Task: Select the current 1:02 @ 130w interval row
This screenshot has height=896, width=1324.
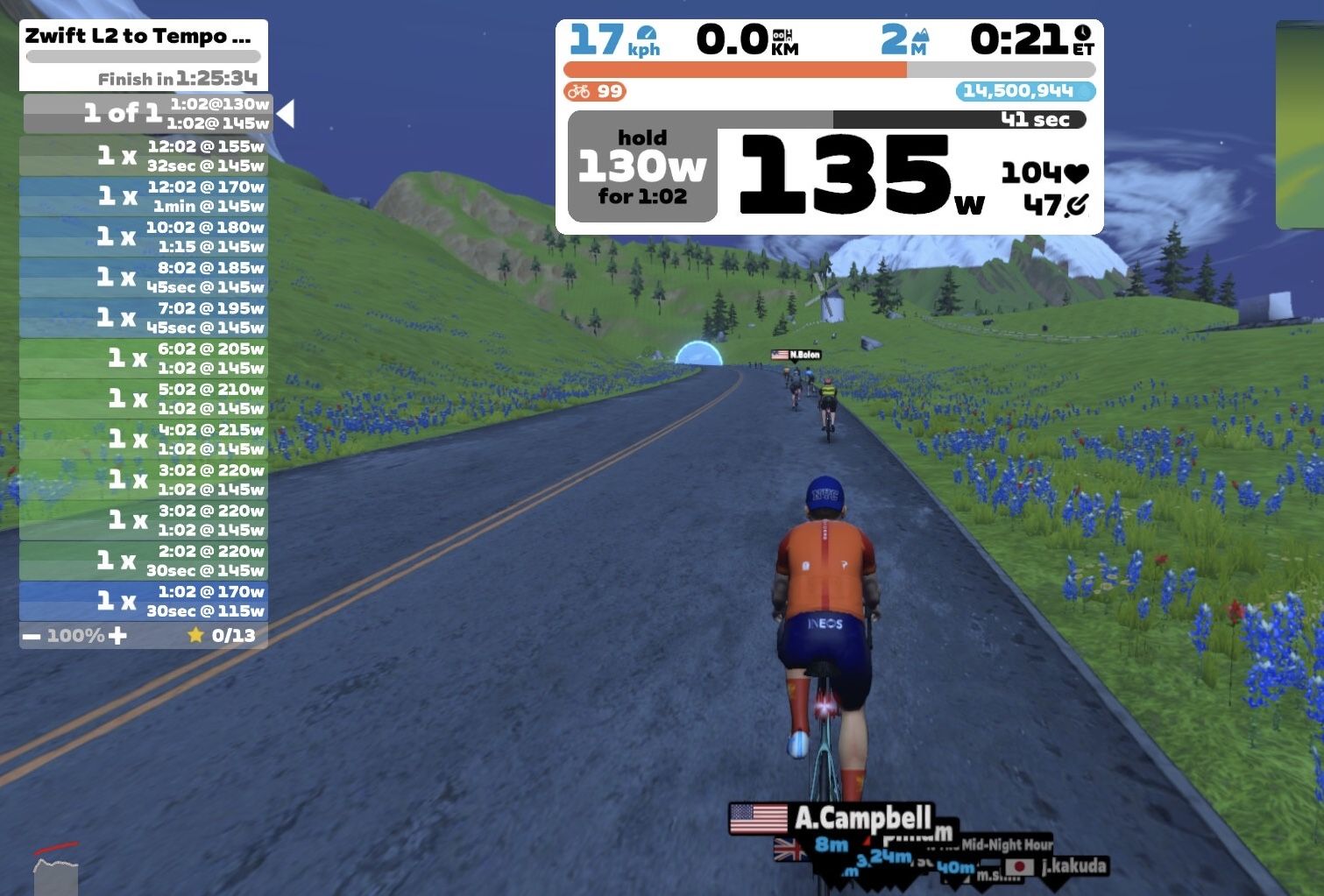Action: [x=147, y=114]
